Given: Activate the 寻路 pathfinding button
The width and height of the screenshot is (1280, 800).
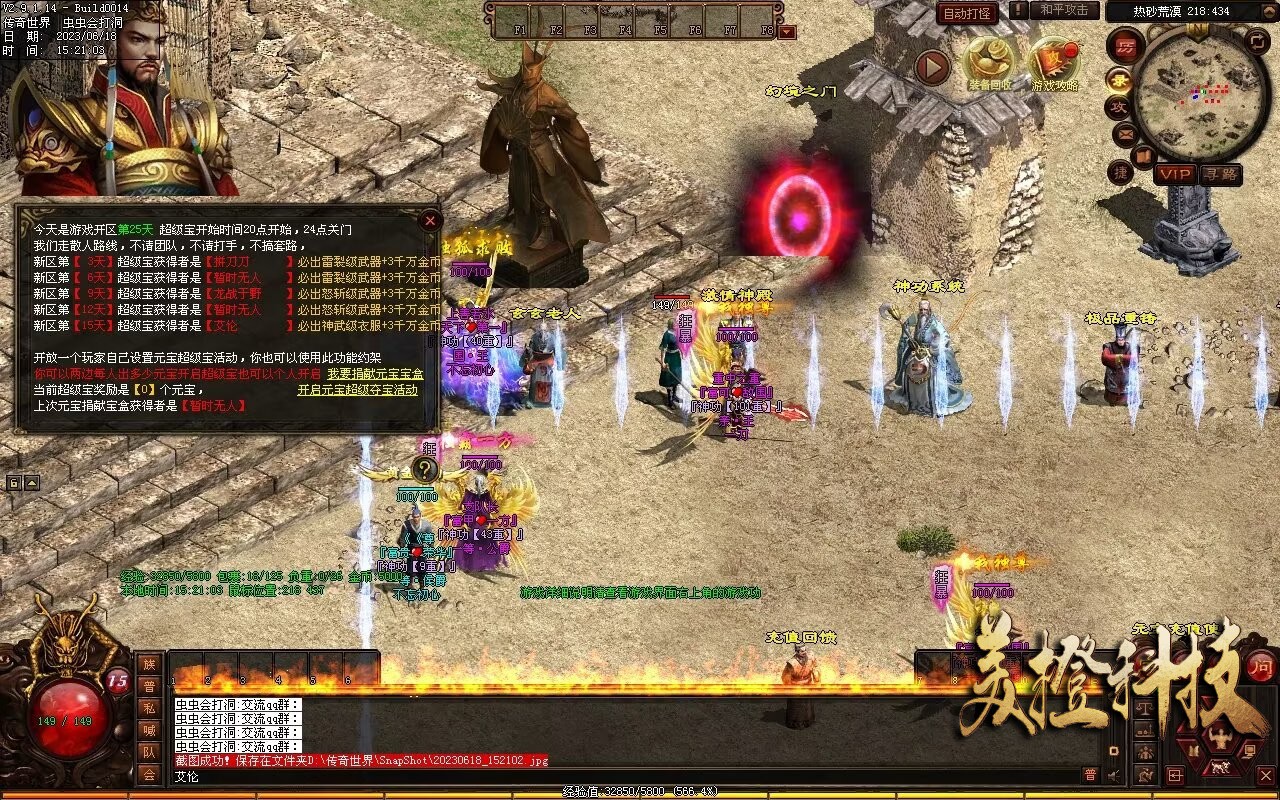Looking at the screenshot, I should click(1220, 174).
